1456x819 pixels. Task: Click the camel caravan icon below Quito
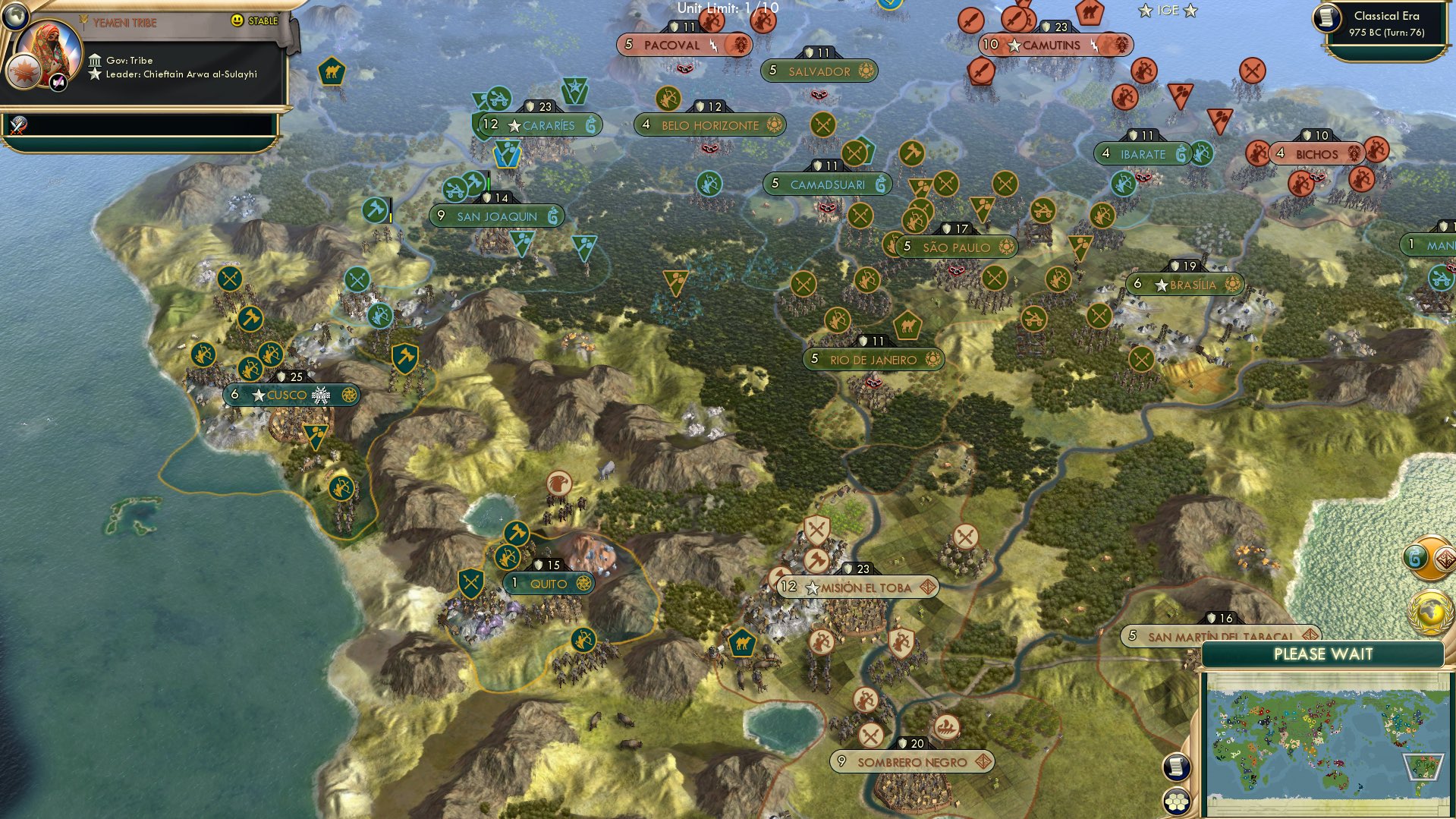[x=742, y=643]
